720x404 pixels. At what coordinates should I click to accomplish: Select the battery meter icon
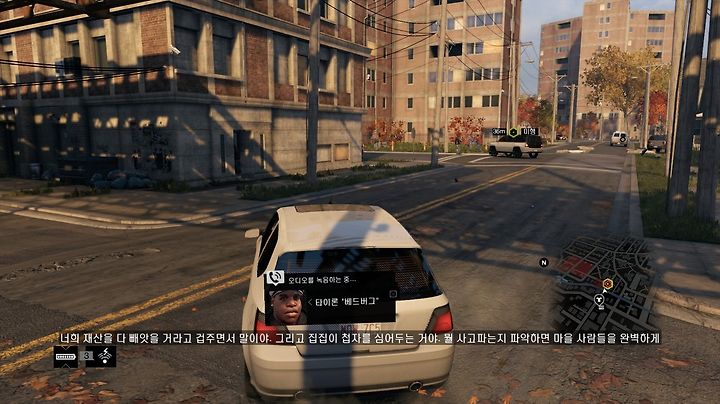(66, 356)
